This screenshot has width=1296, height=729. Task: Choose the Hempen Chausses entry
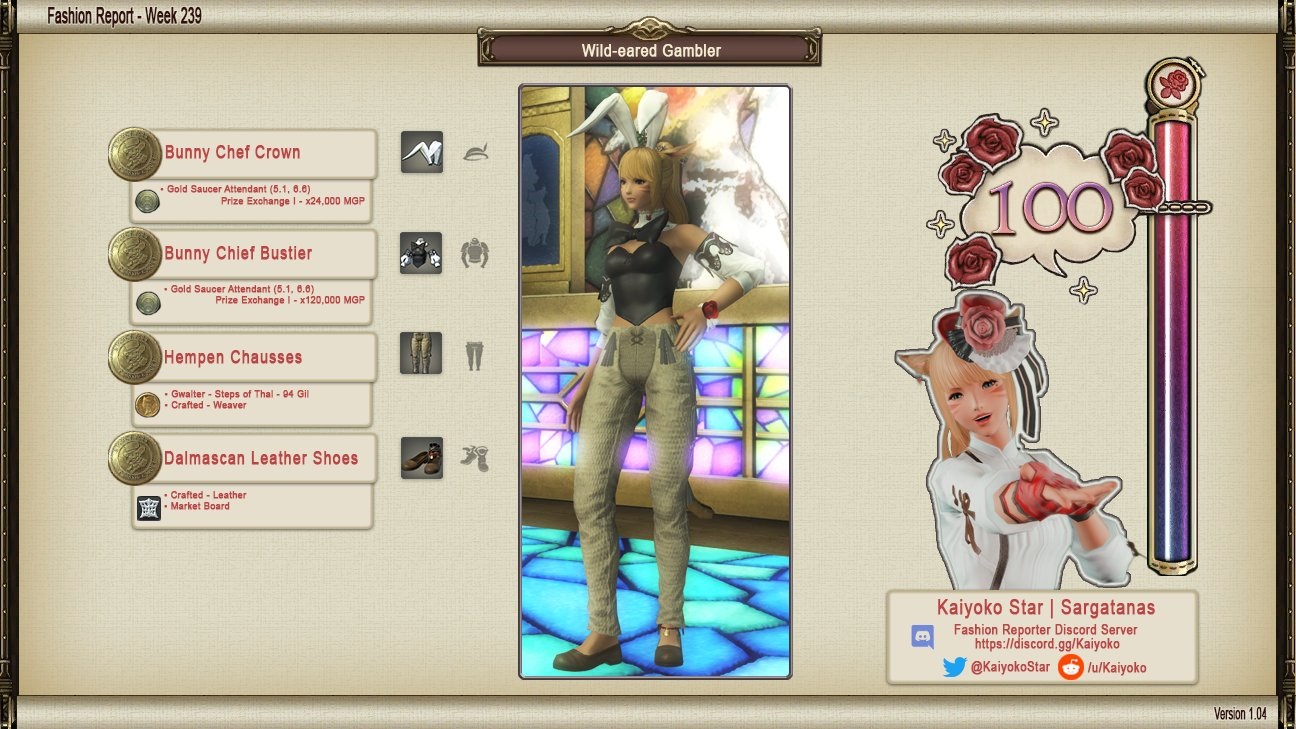click(x=233, y=357)
